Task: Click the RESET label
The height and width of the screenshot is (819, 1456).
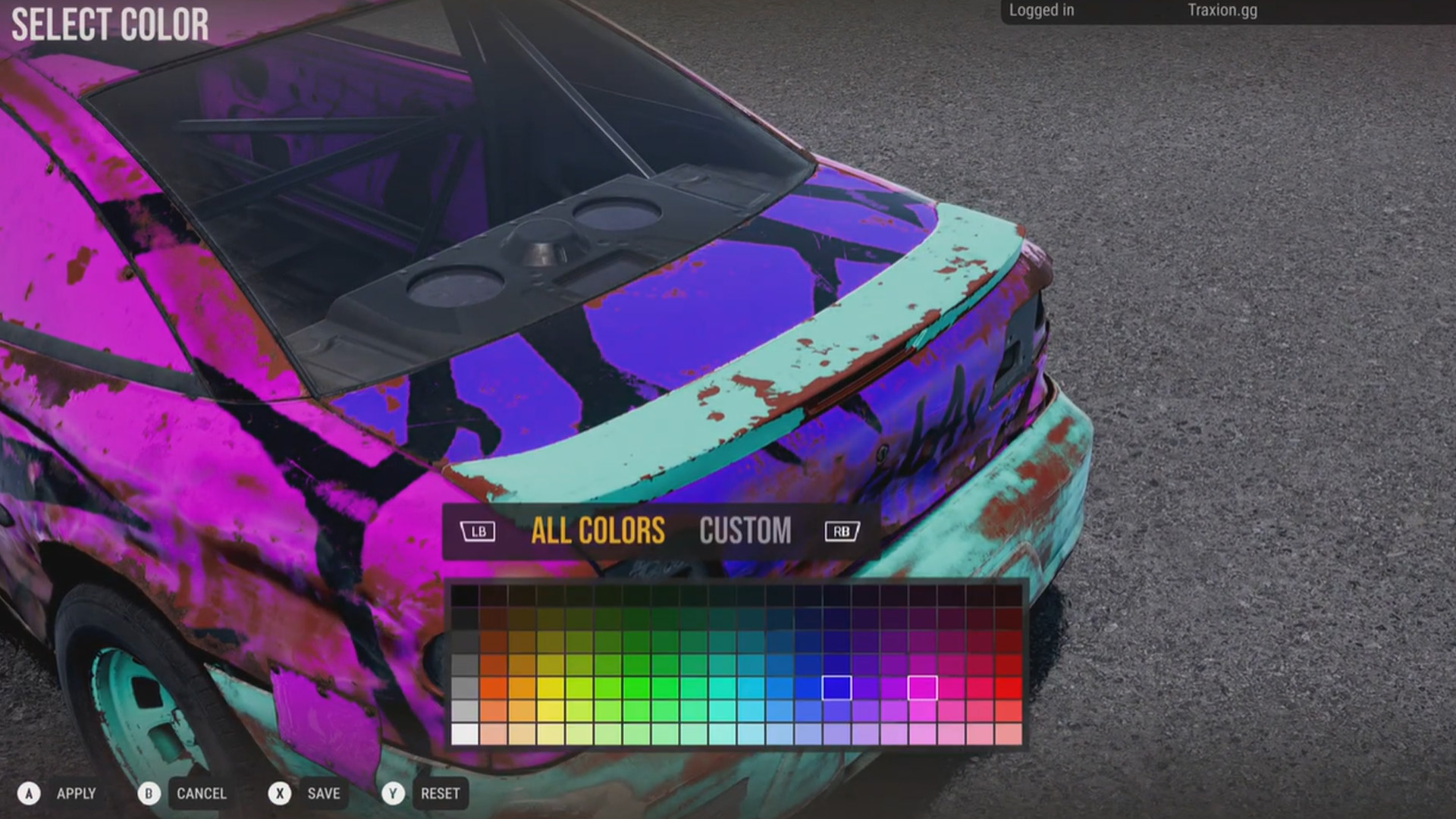Action: point(441,793)
